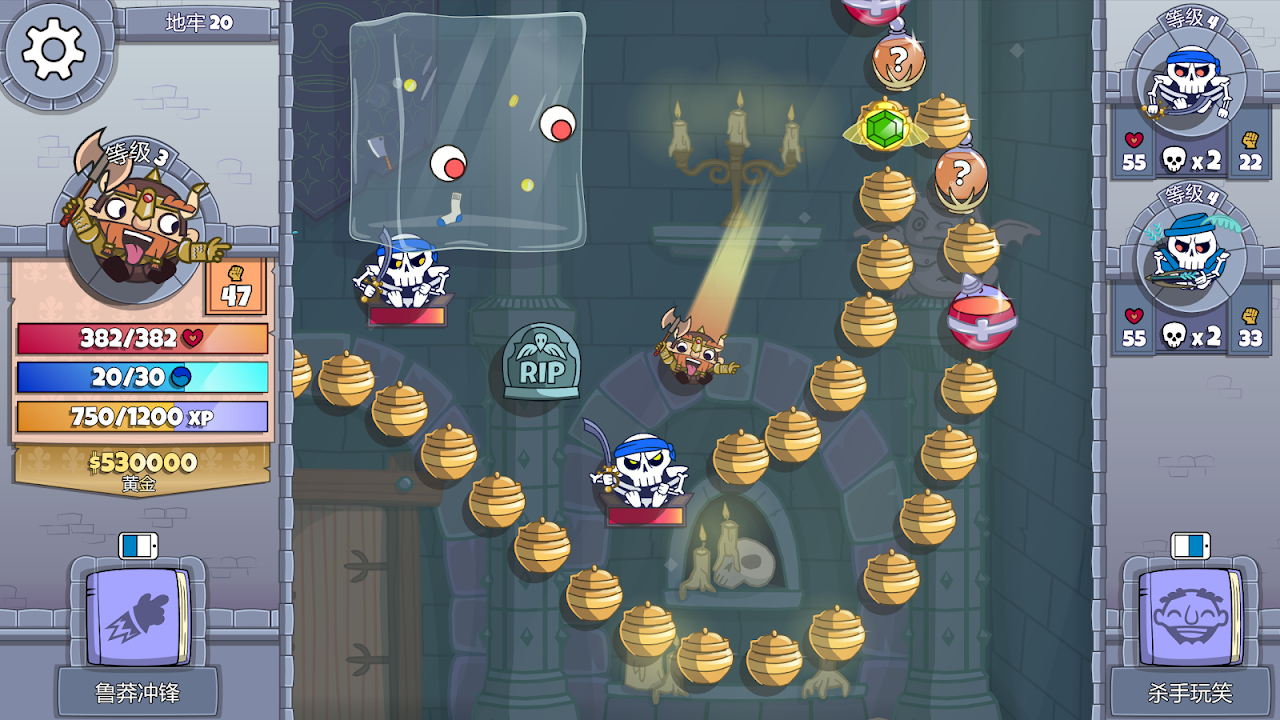The width and height of the screenshot is (1280, 720).
Task: Activate the 鲁莽冲锋 charge skill book
Action: point(137,616)
